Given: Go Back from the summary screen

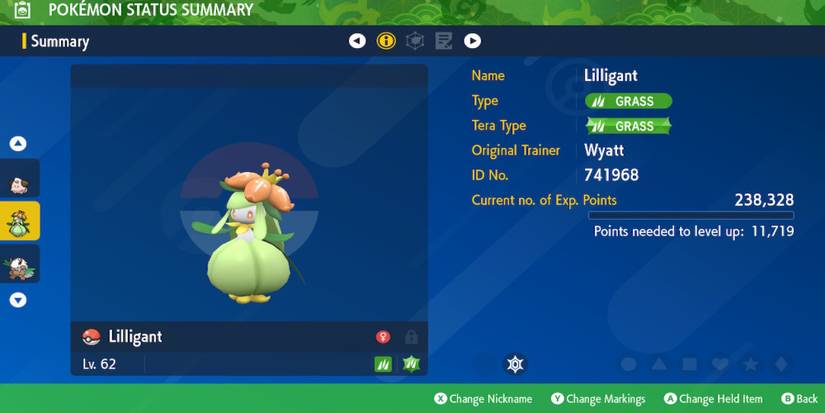Looking at the screenshot, I should (800, 399).
